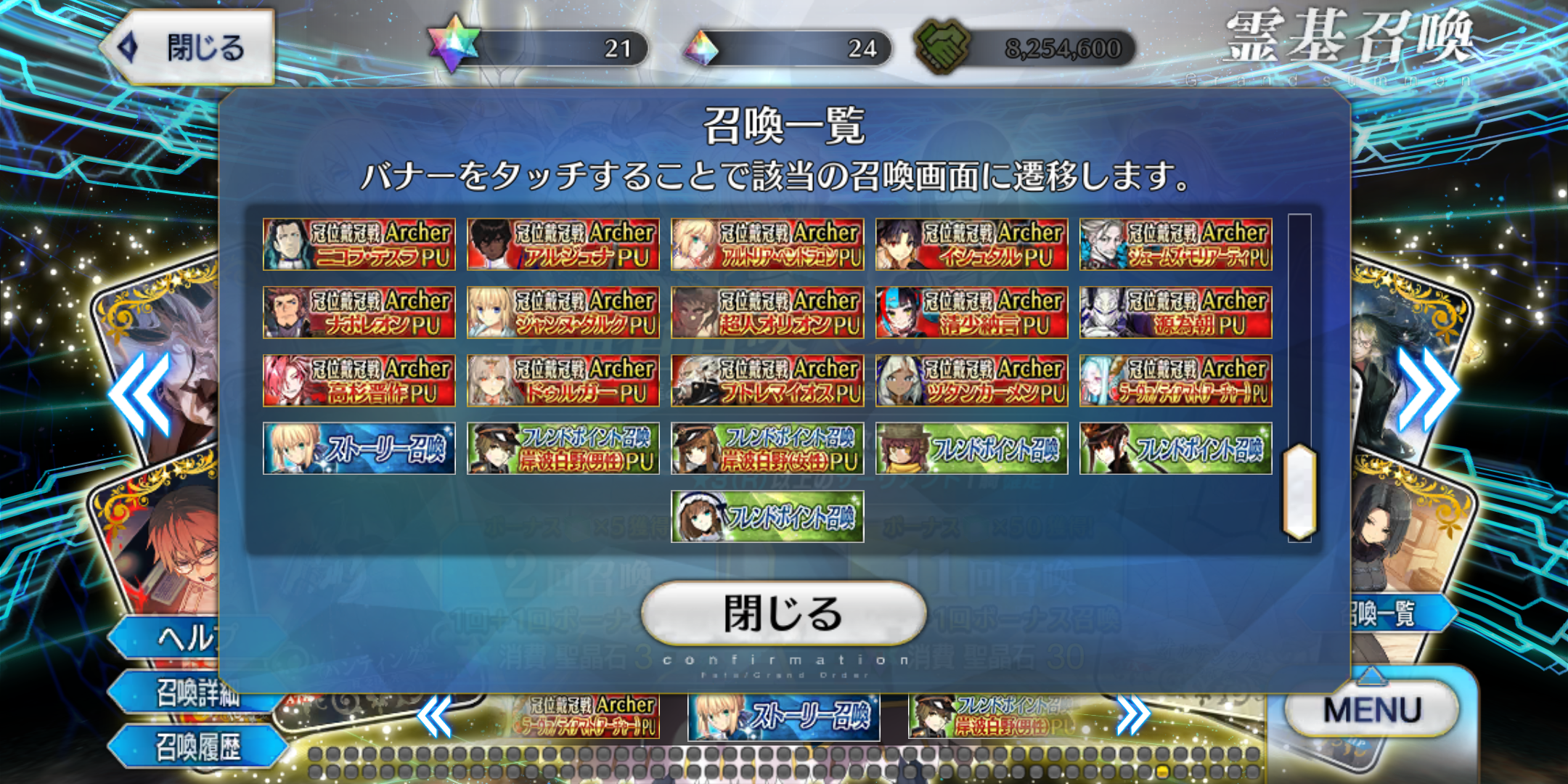The image size is (1568, 784).
Task: Select the ジャンヌ・ダルク PU banner
Action: (563, 313)
